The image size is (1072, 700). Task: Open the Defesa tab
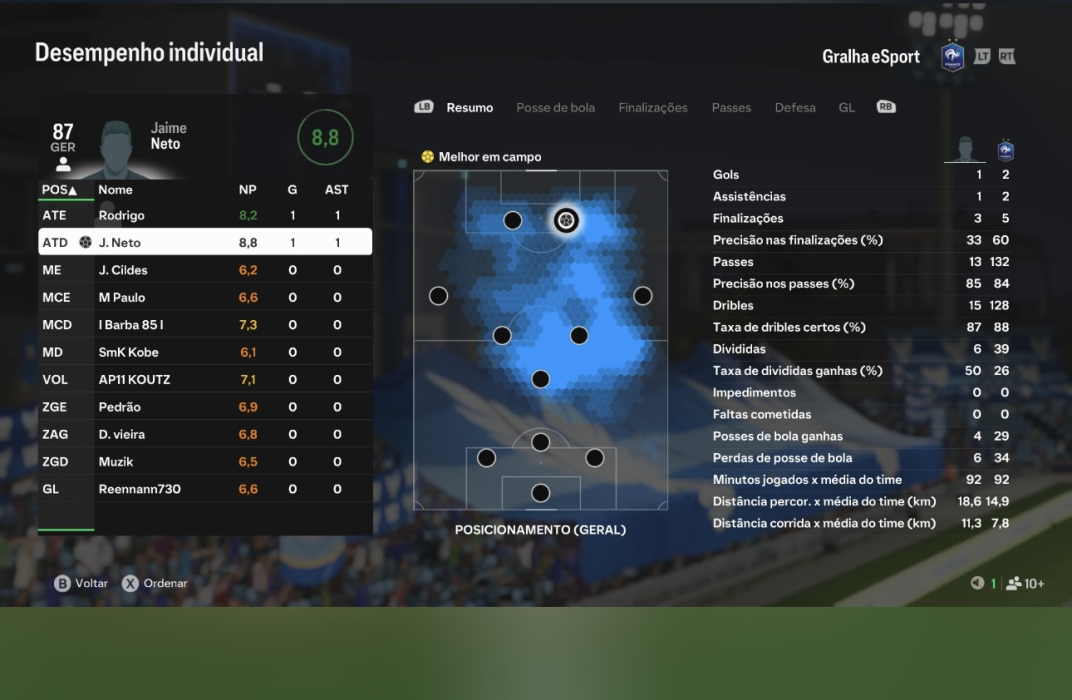coord(795,108)
